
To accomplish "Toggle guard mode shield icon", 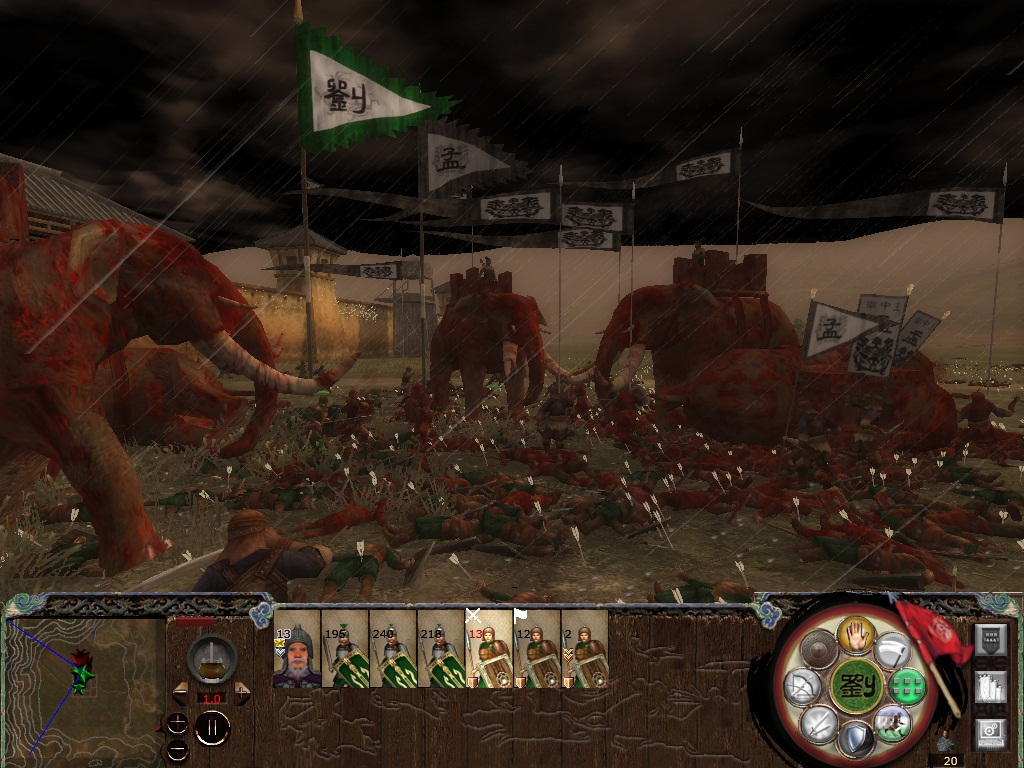I will [856, 739].
